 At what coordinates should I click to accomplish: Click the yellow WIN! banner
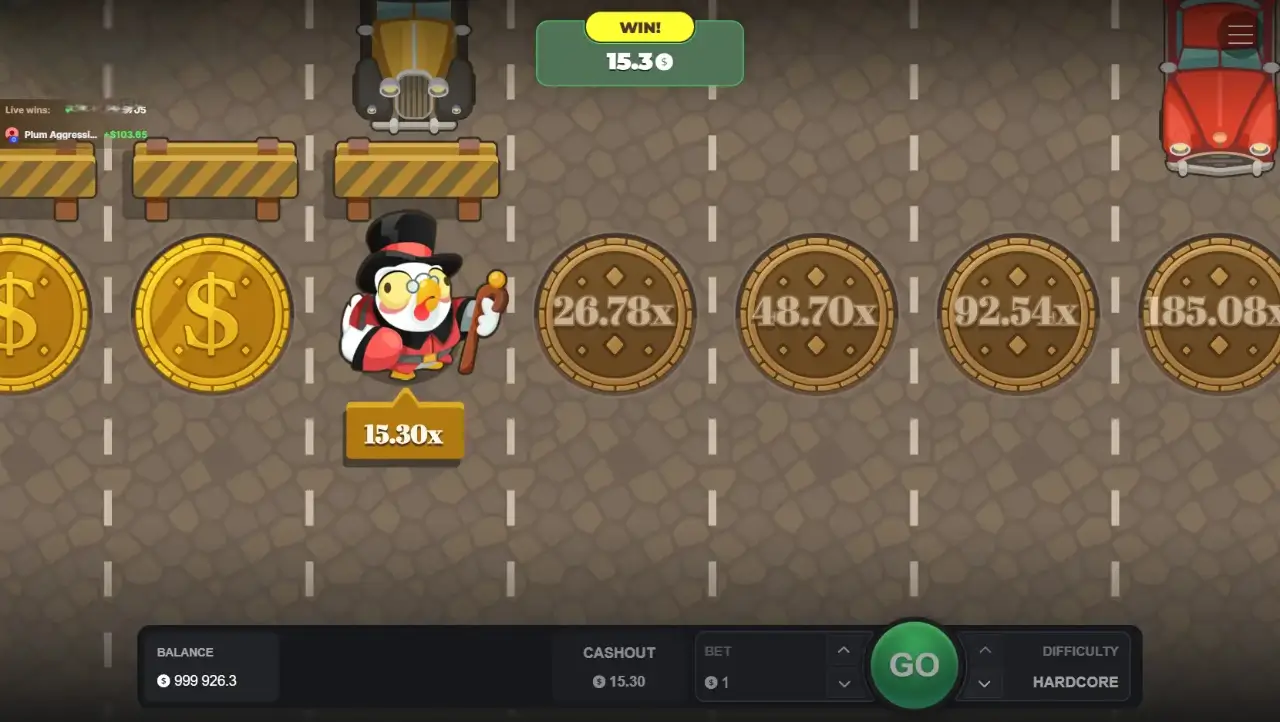coord(639,27)
